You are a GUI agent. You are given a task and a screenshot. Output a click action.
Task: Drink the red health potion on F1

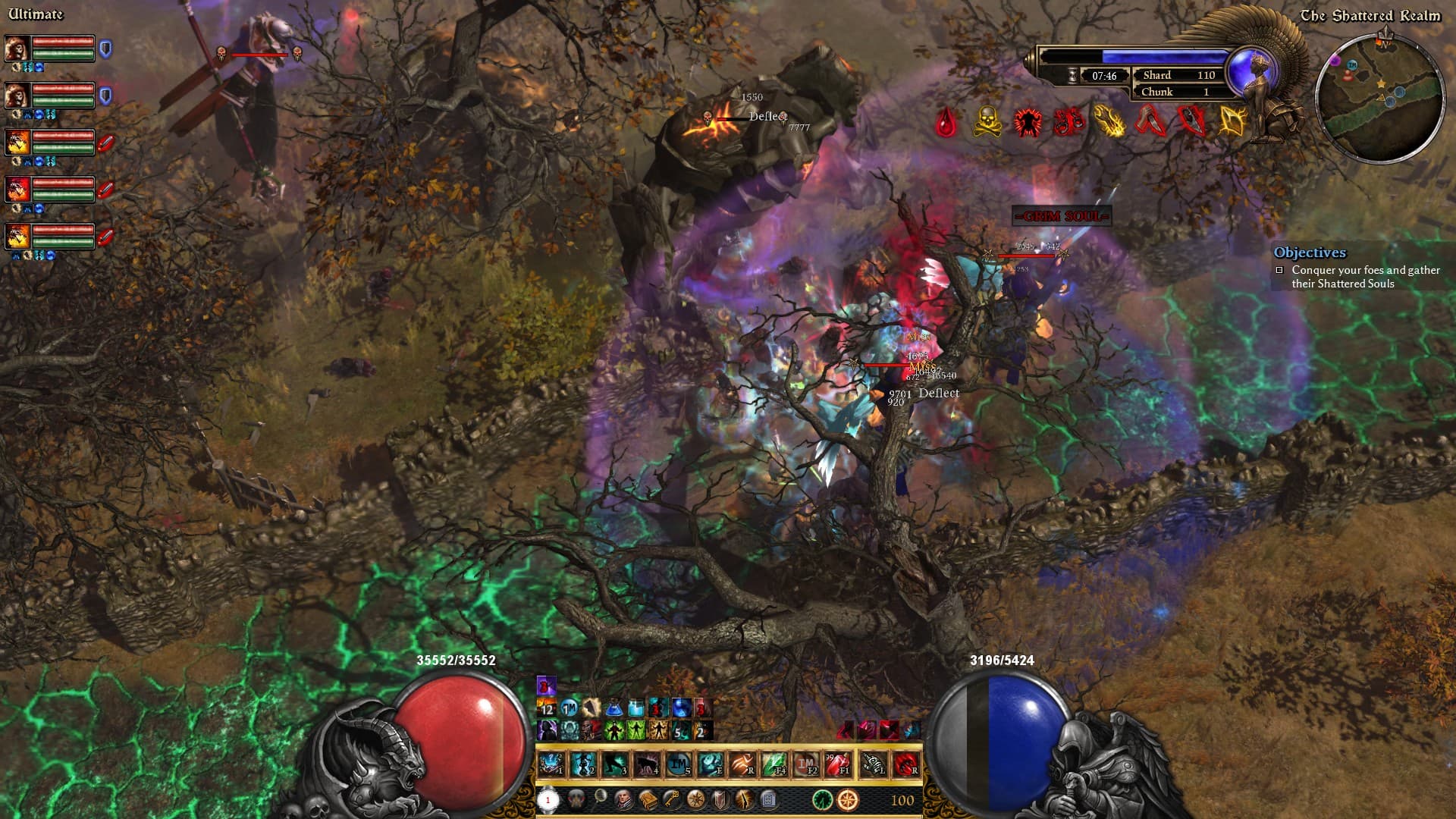838,764
